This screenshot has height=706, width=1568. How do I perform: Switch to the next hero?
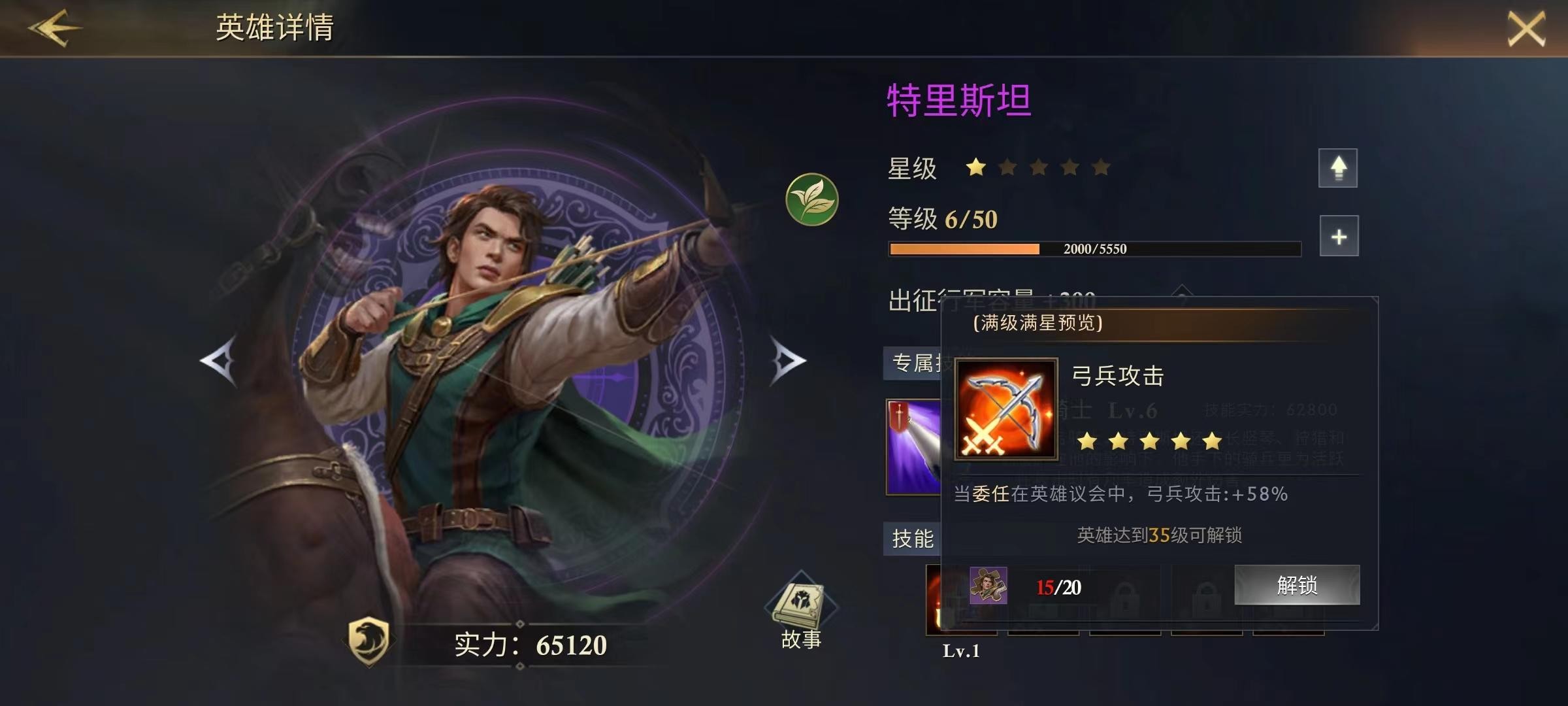(x=787, y=360)
